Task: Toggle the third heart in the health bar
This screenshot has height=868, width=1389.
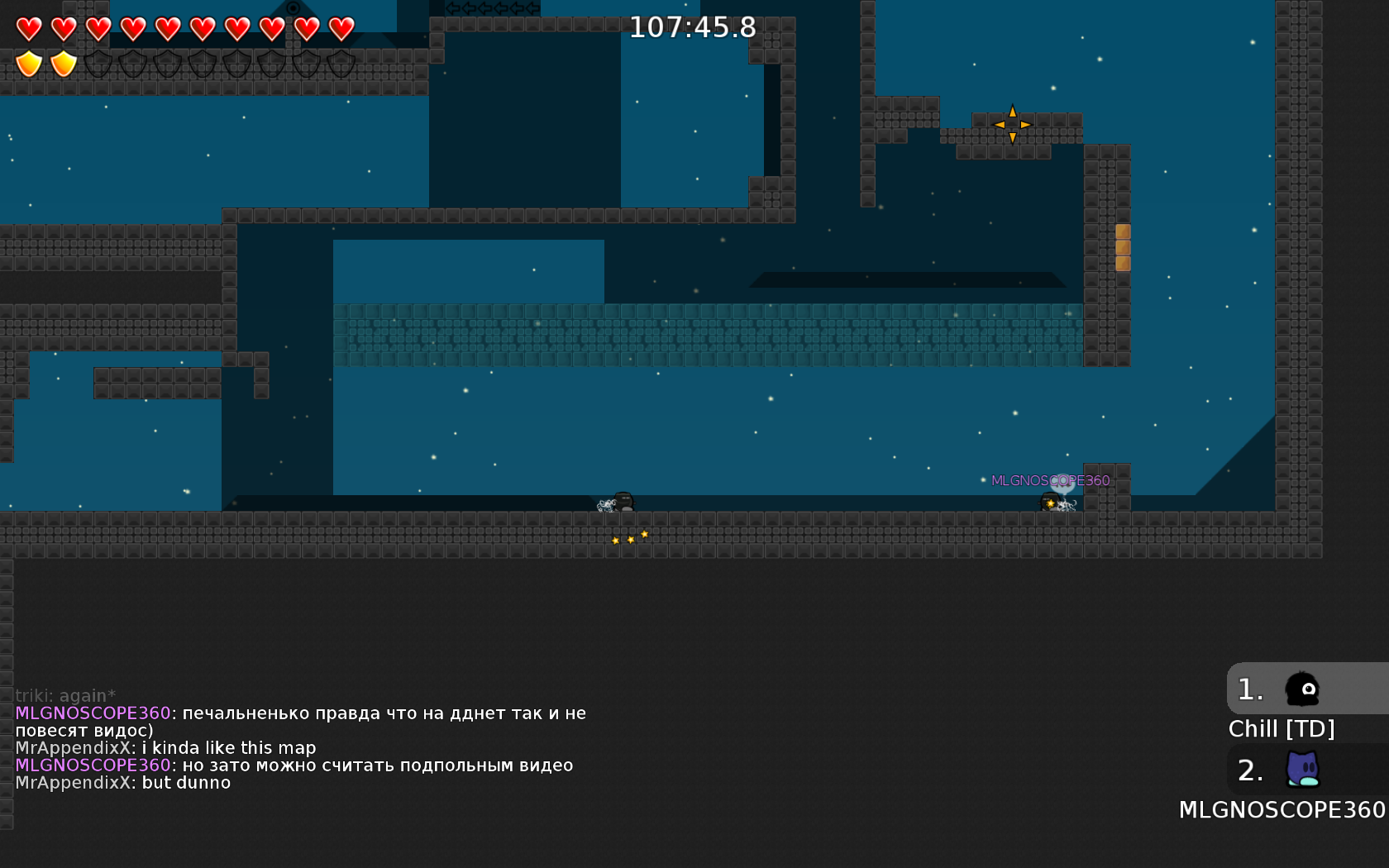Action: click(x=98, y=27)
